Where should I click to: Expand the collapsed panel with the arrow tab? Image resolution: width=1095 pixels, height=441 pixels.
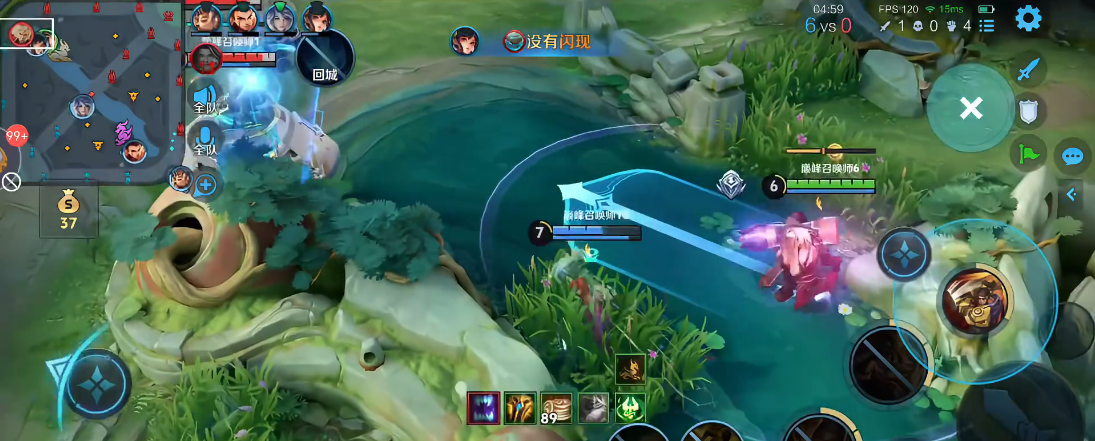1071,195
